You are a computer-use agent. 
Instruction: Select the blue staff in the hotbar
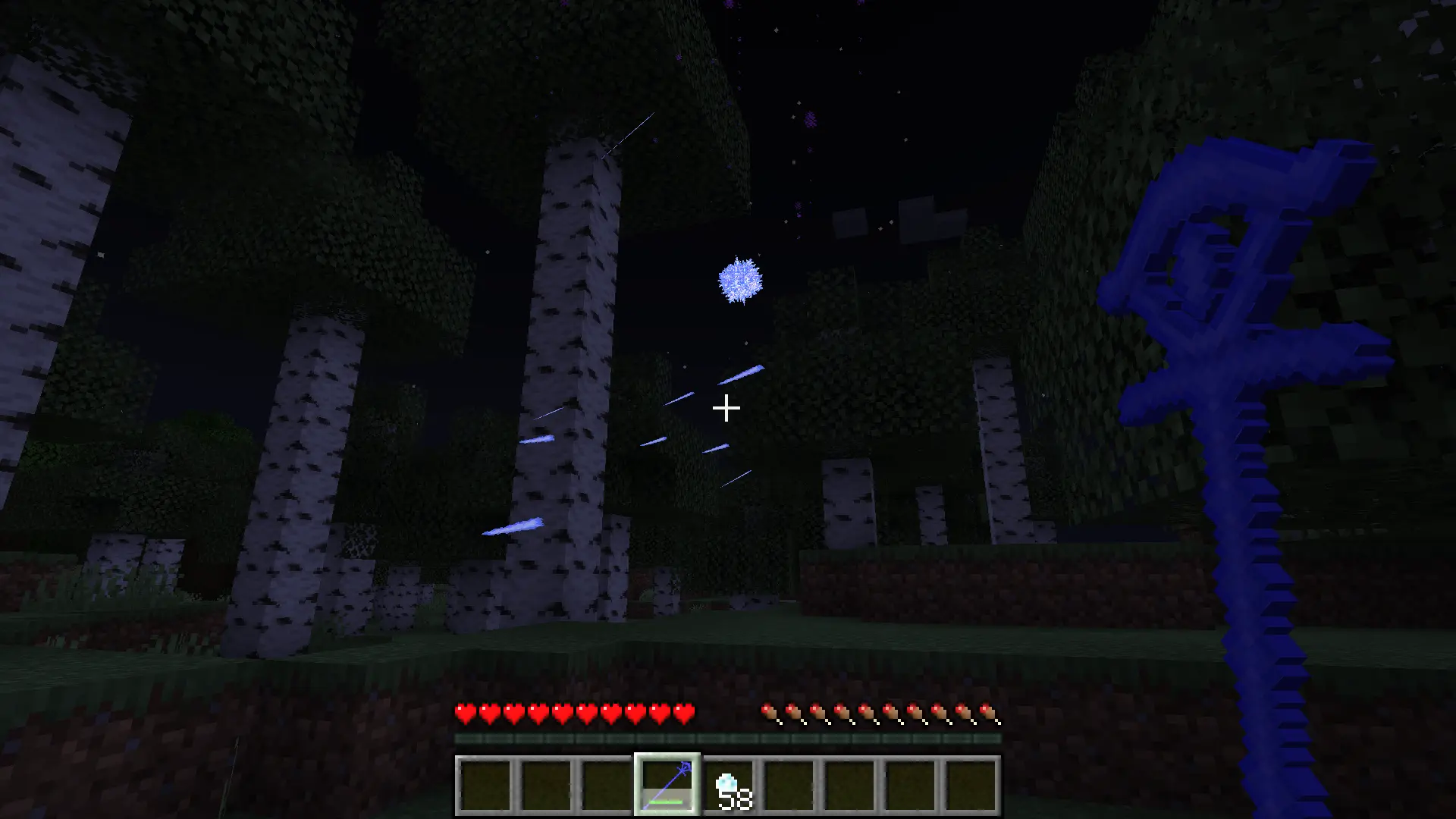667,787
